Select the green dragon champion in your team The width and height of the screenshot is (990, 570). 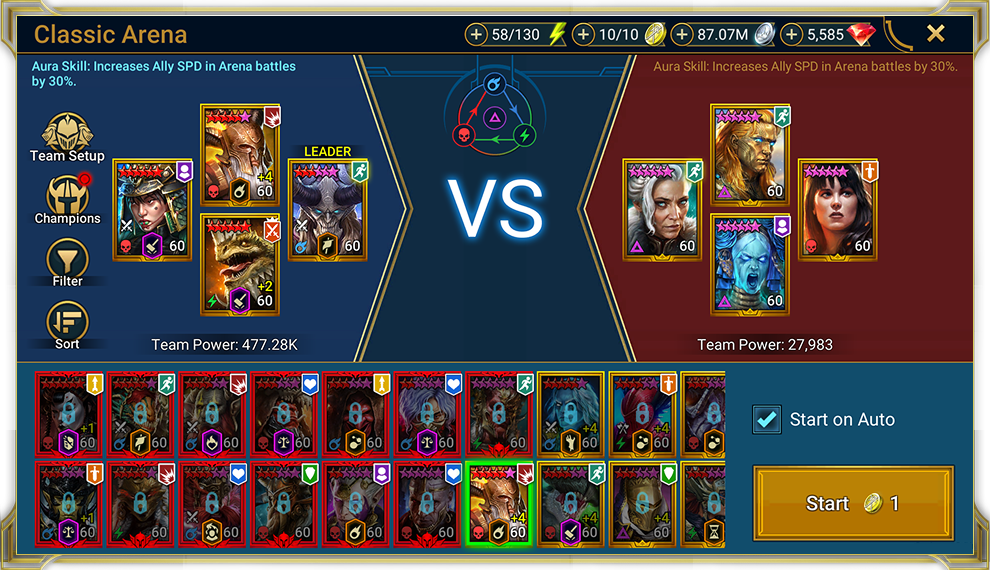click(x=239, y=264)
